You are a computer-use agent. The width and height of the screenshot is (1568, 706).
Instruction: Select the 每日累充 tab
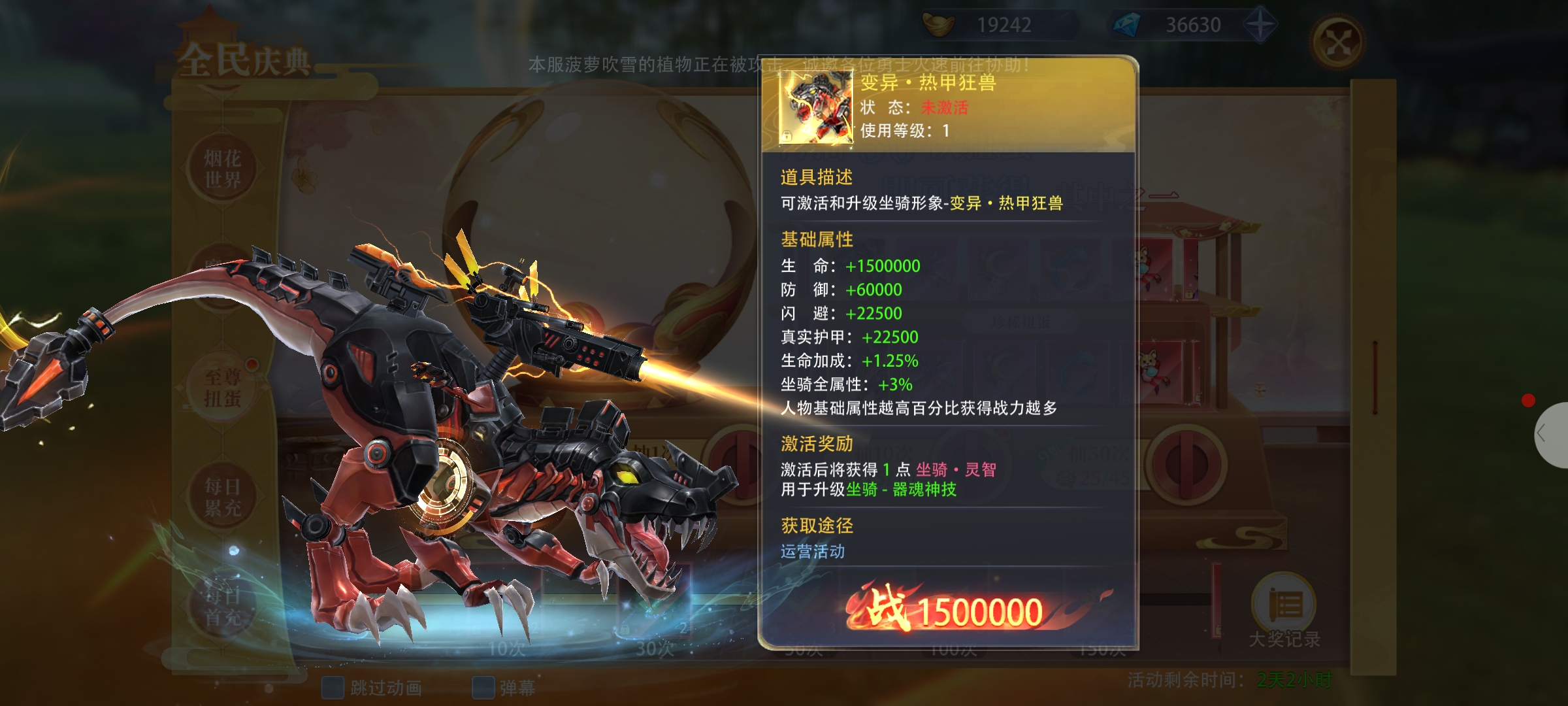tap(223, 497)
